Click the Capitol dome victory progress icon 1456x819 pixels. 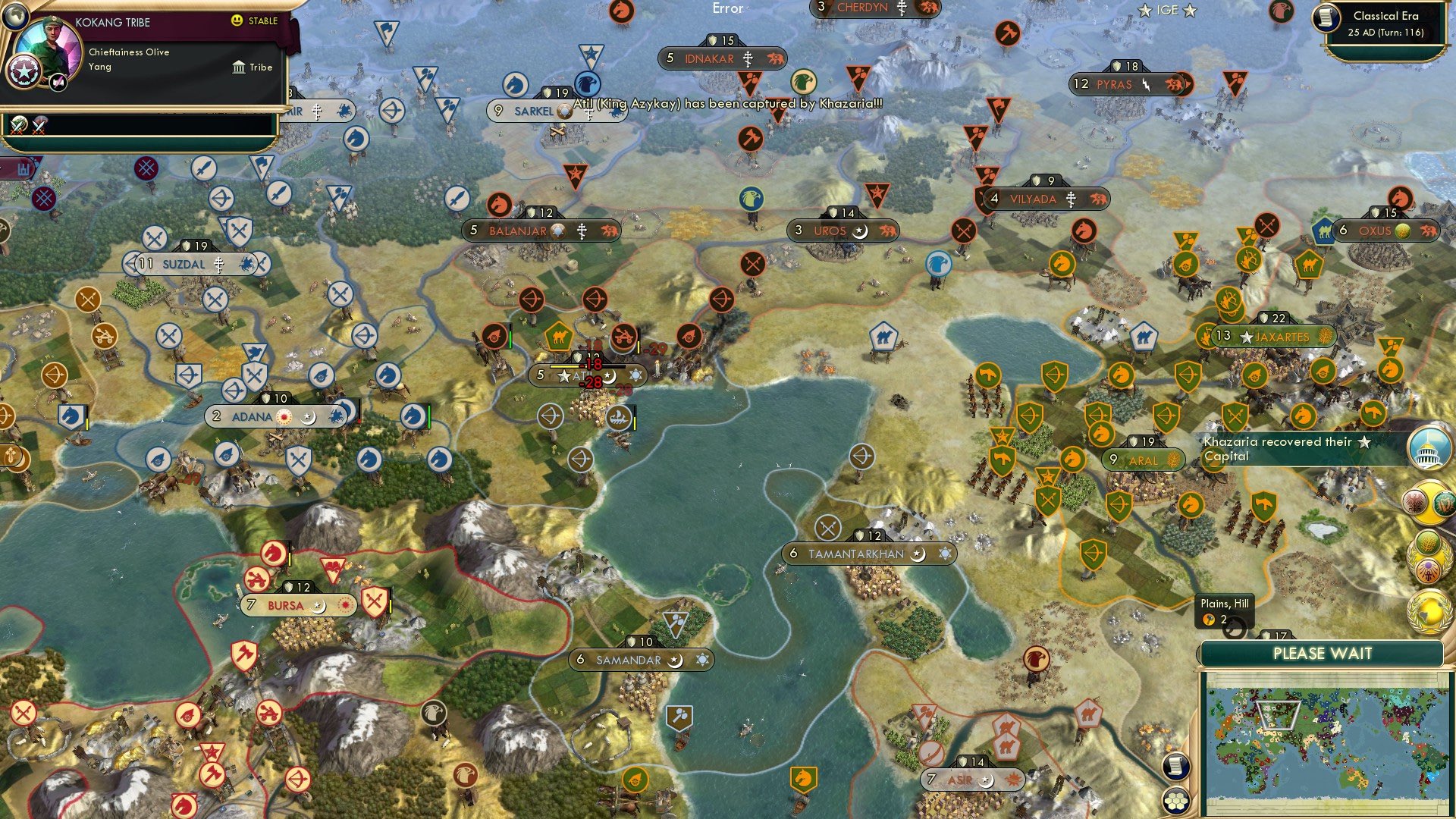pyautogui.click(x=1429, y=447)
